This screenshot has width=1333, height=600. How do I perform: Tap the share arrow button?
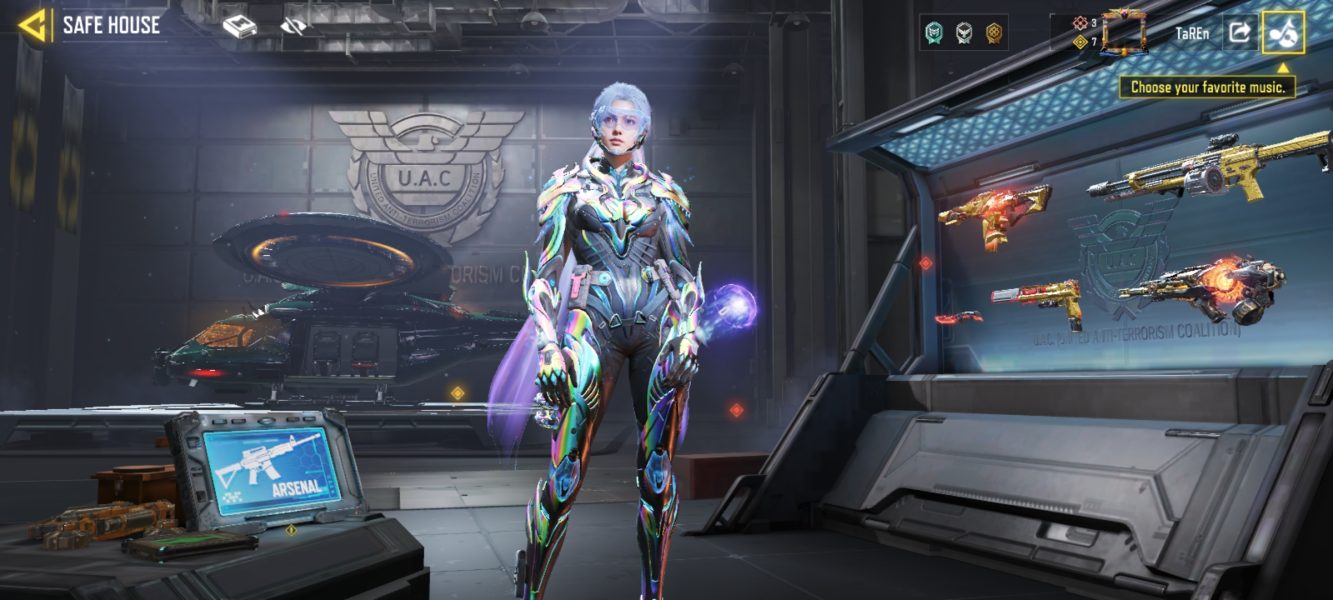1239,32
